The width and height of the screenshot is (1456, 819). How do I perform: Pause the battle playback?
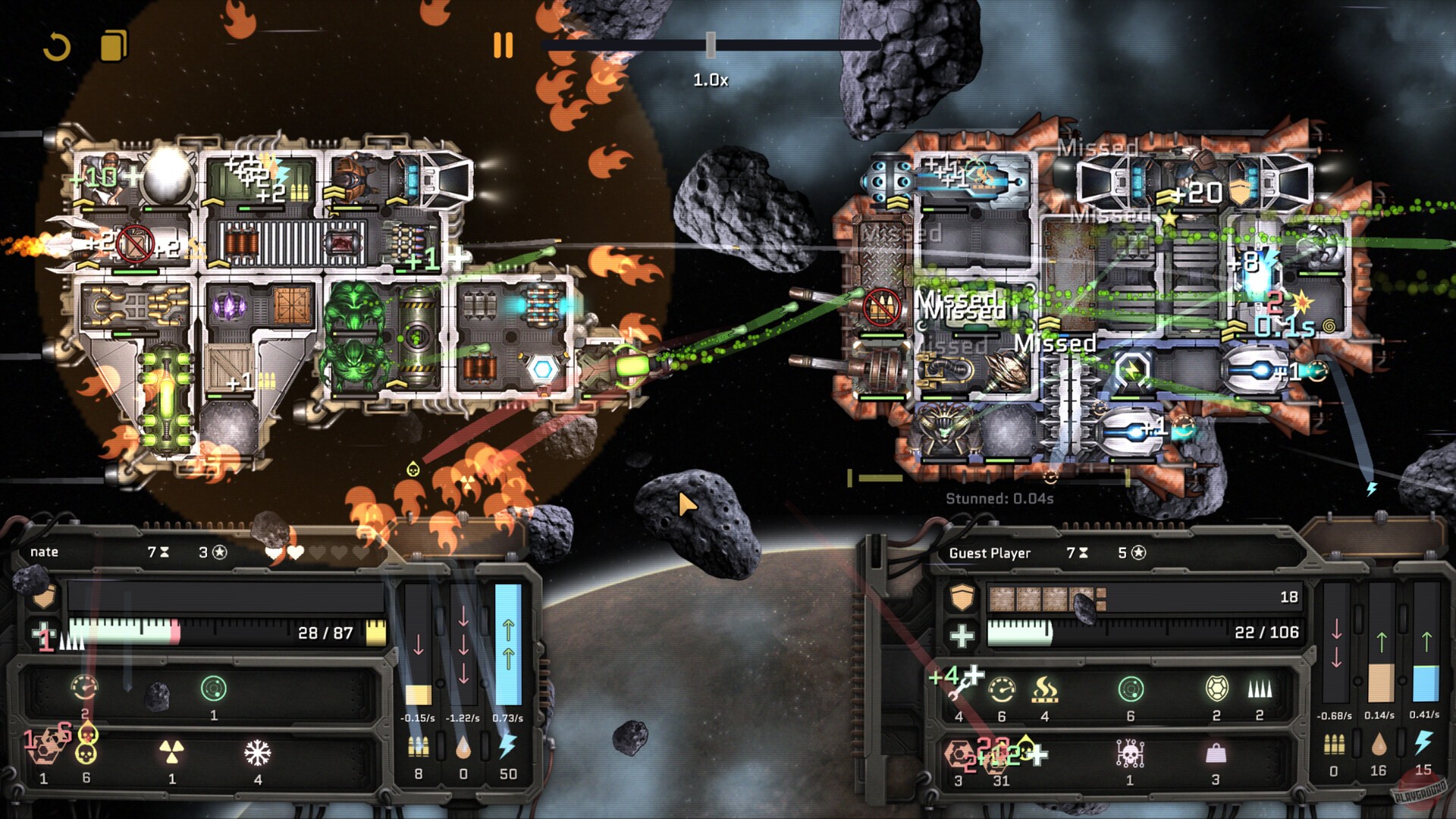[x=503, y=45]
